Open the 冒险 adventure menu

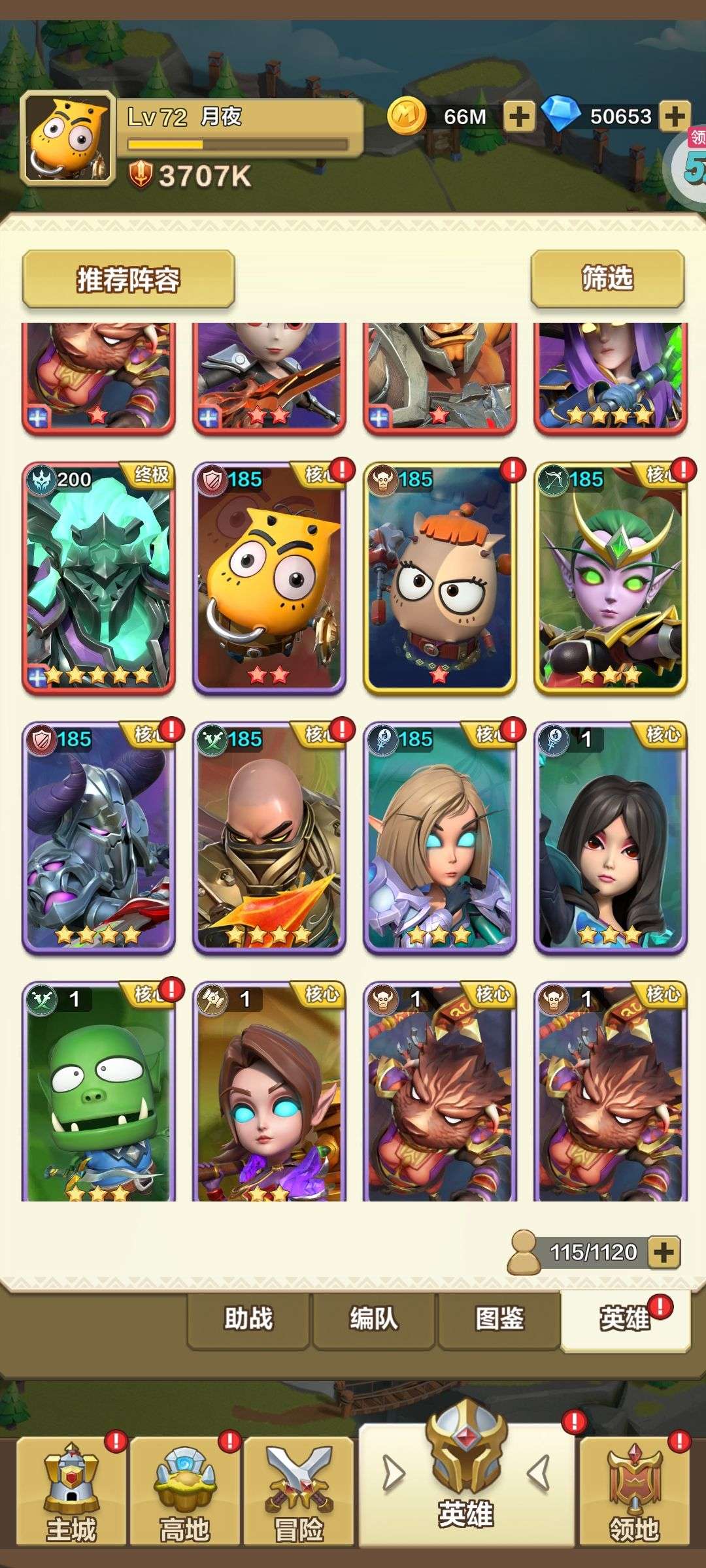tap(299, 1493)
